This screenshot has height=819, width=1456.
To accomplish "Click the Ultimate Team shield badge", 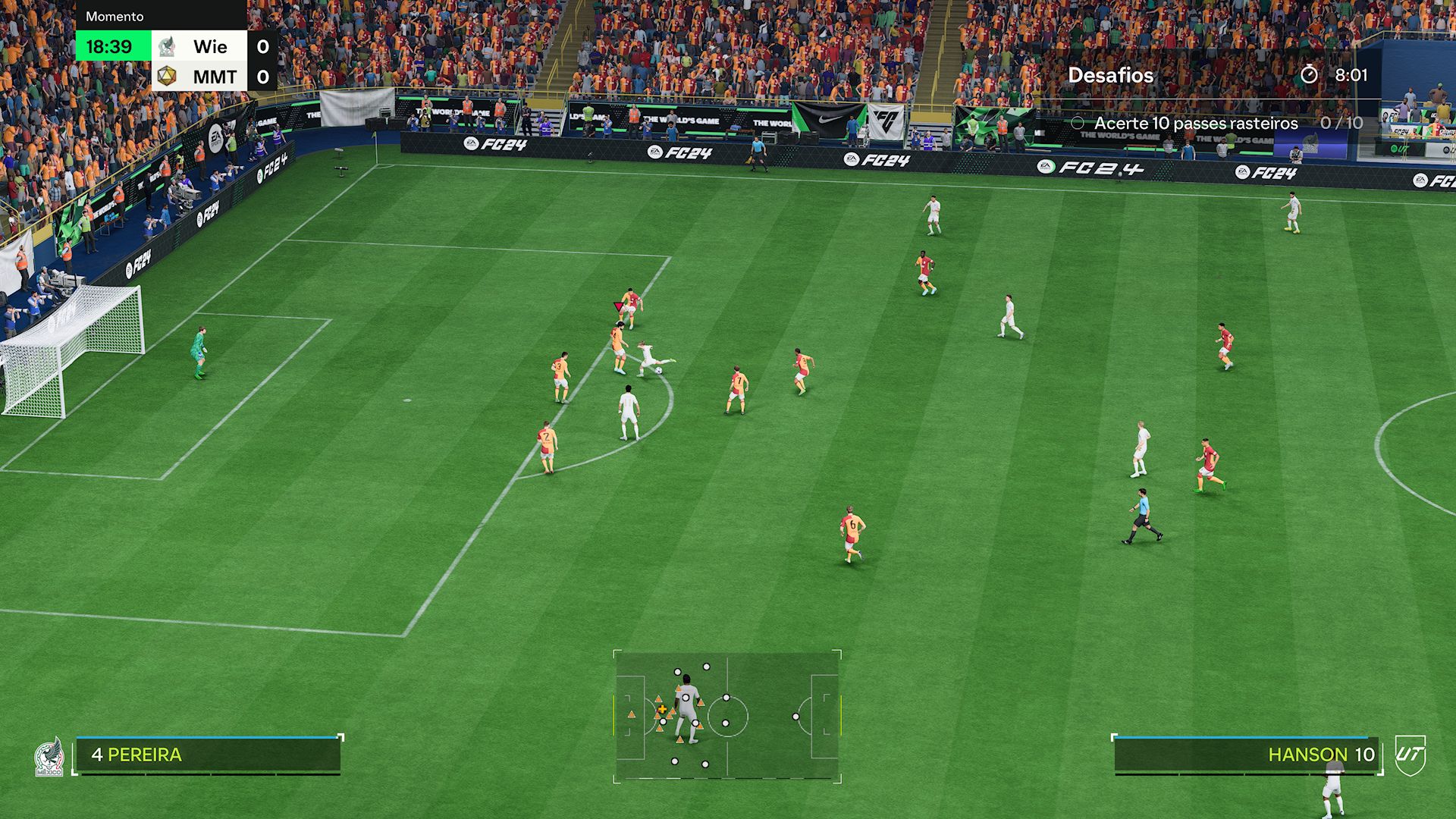I will point(1410,755).
